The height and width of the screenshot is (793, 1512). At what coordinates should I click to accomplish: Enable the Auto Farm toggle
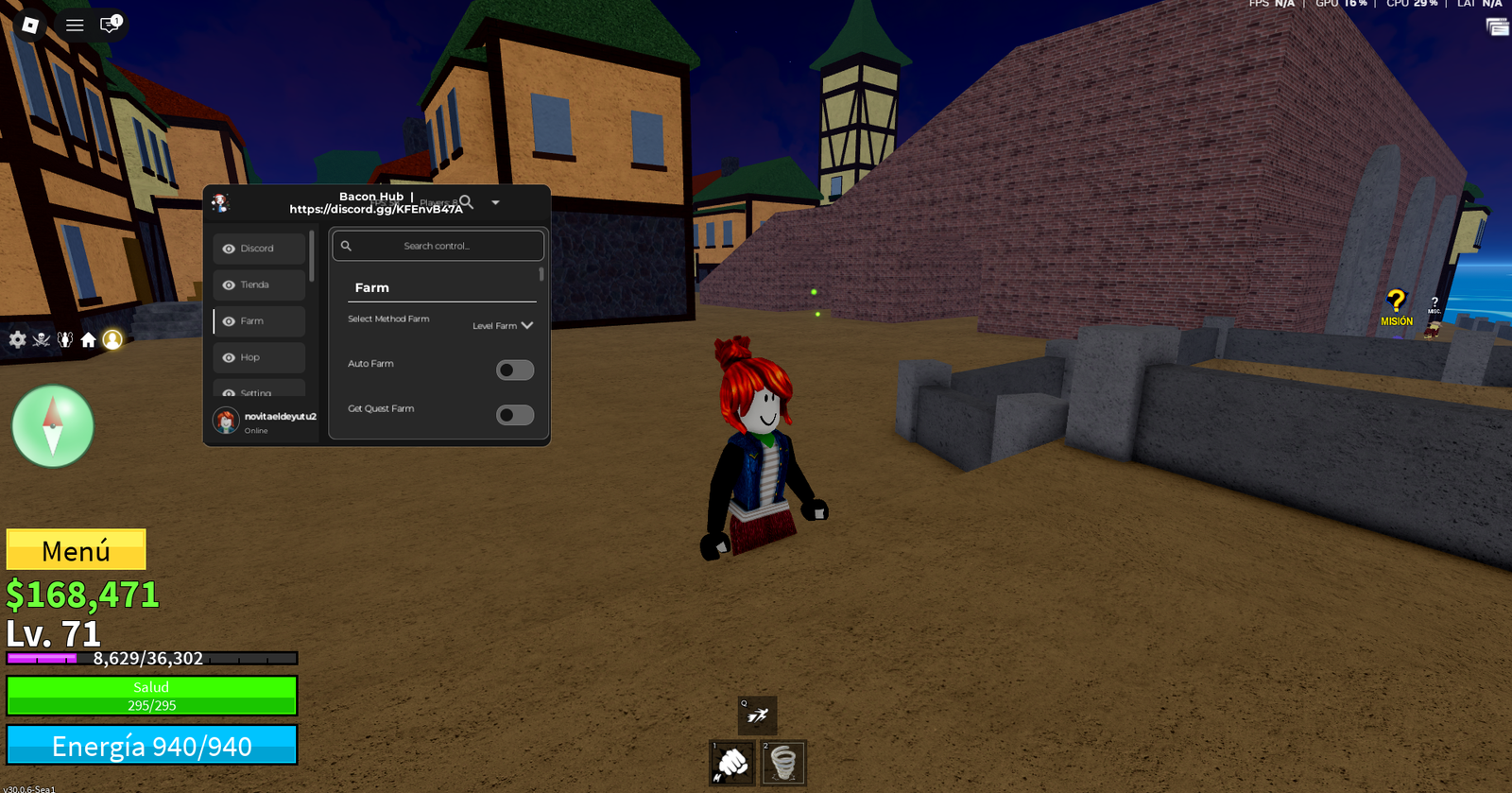point(515,370)
